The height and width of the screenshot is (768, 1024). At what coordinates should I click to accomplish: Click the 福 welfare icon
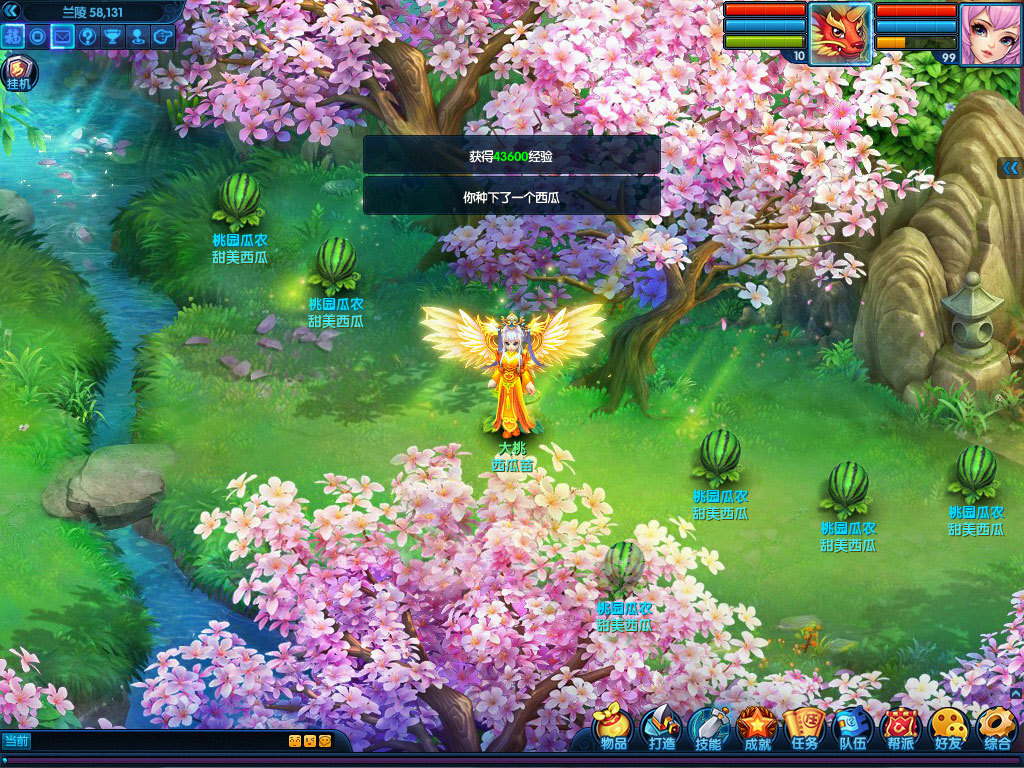pos(13,37)
